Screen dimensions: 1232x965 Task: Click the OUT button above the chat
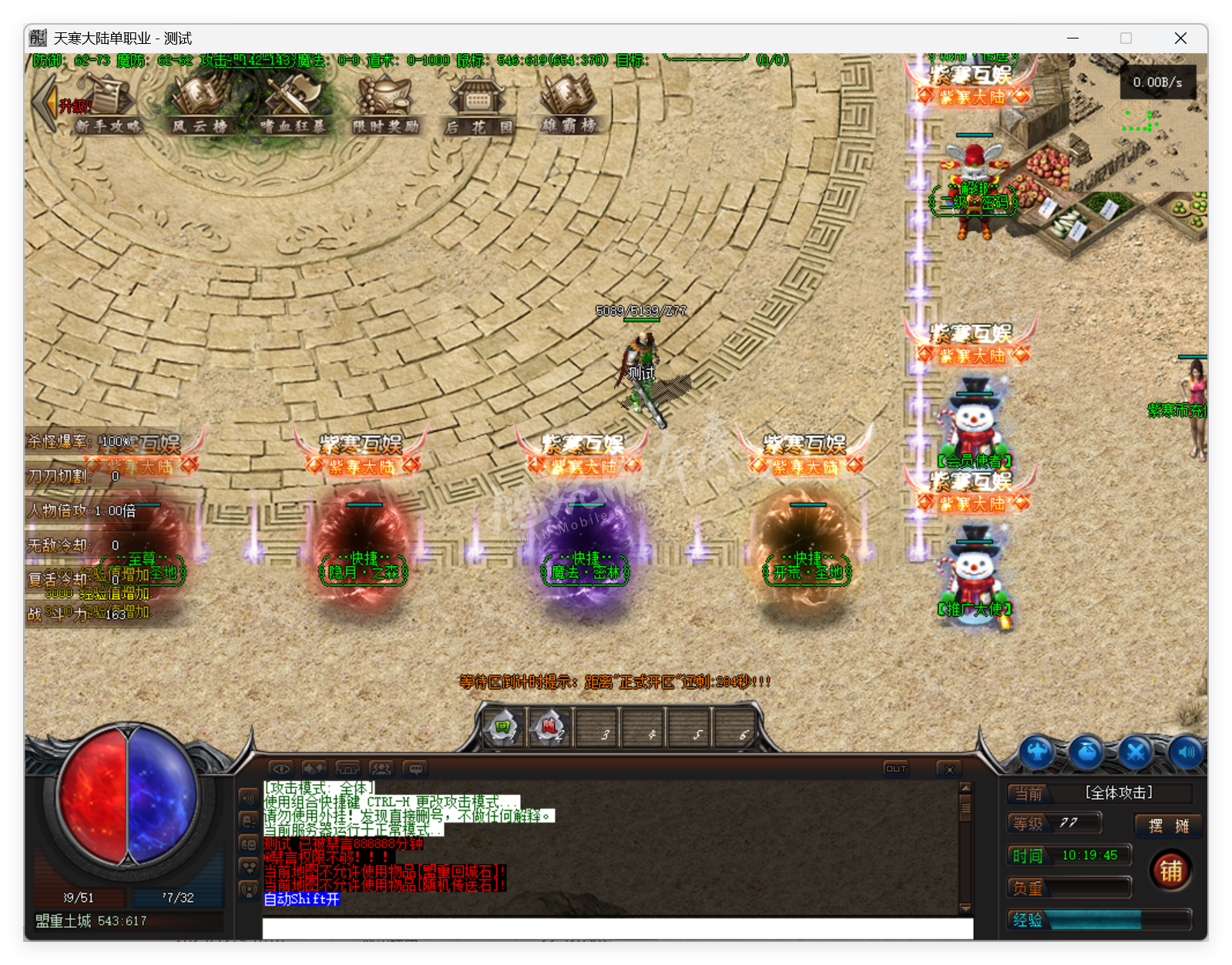tap(896, 769)
